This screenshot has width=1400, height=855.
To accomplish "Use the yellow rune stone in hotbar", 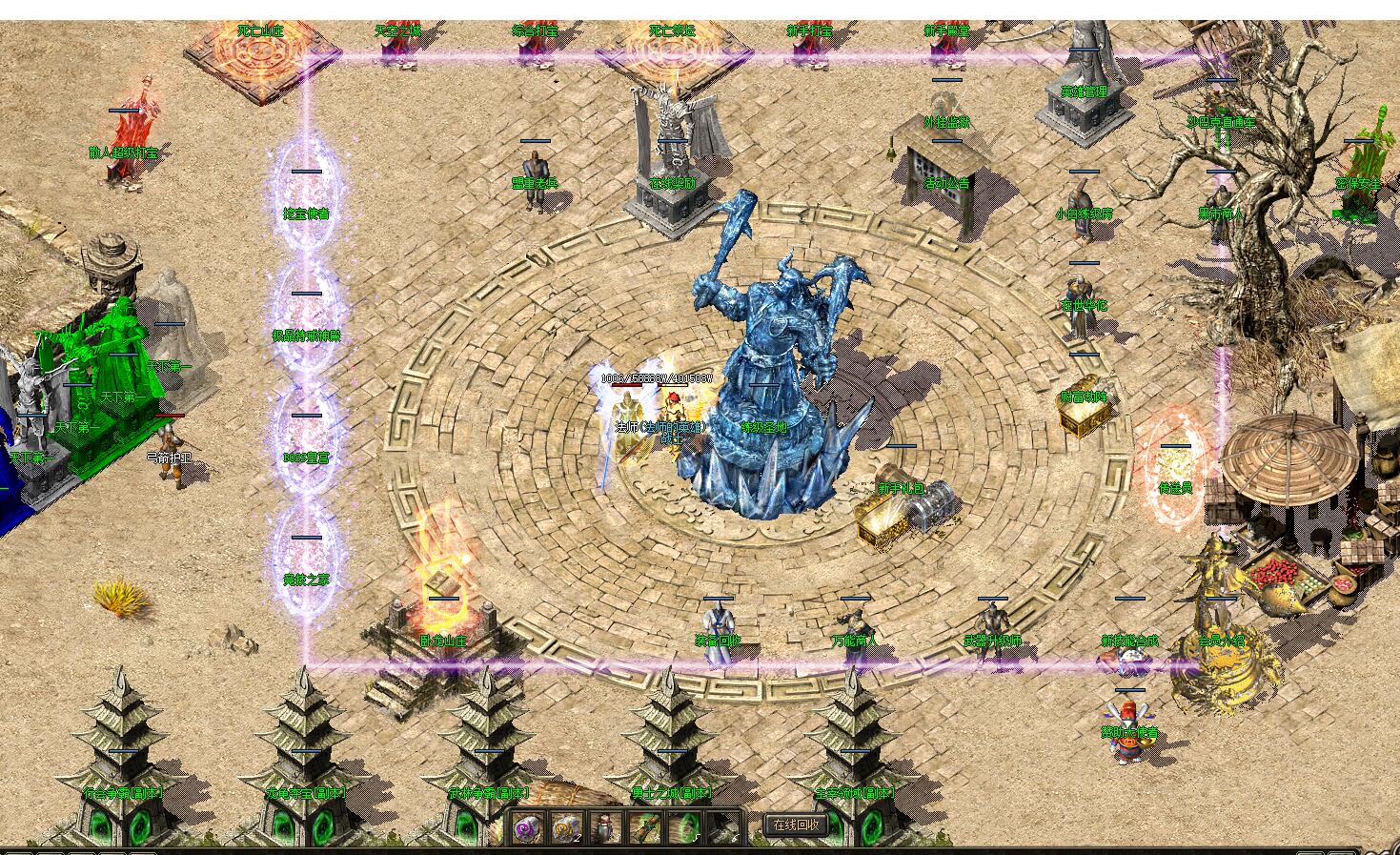I will pos(567,827).
